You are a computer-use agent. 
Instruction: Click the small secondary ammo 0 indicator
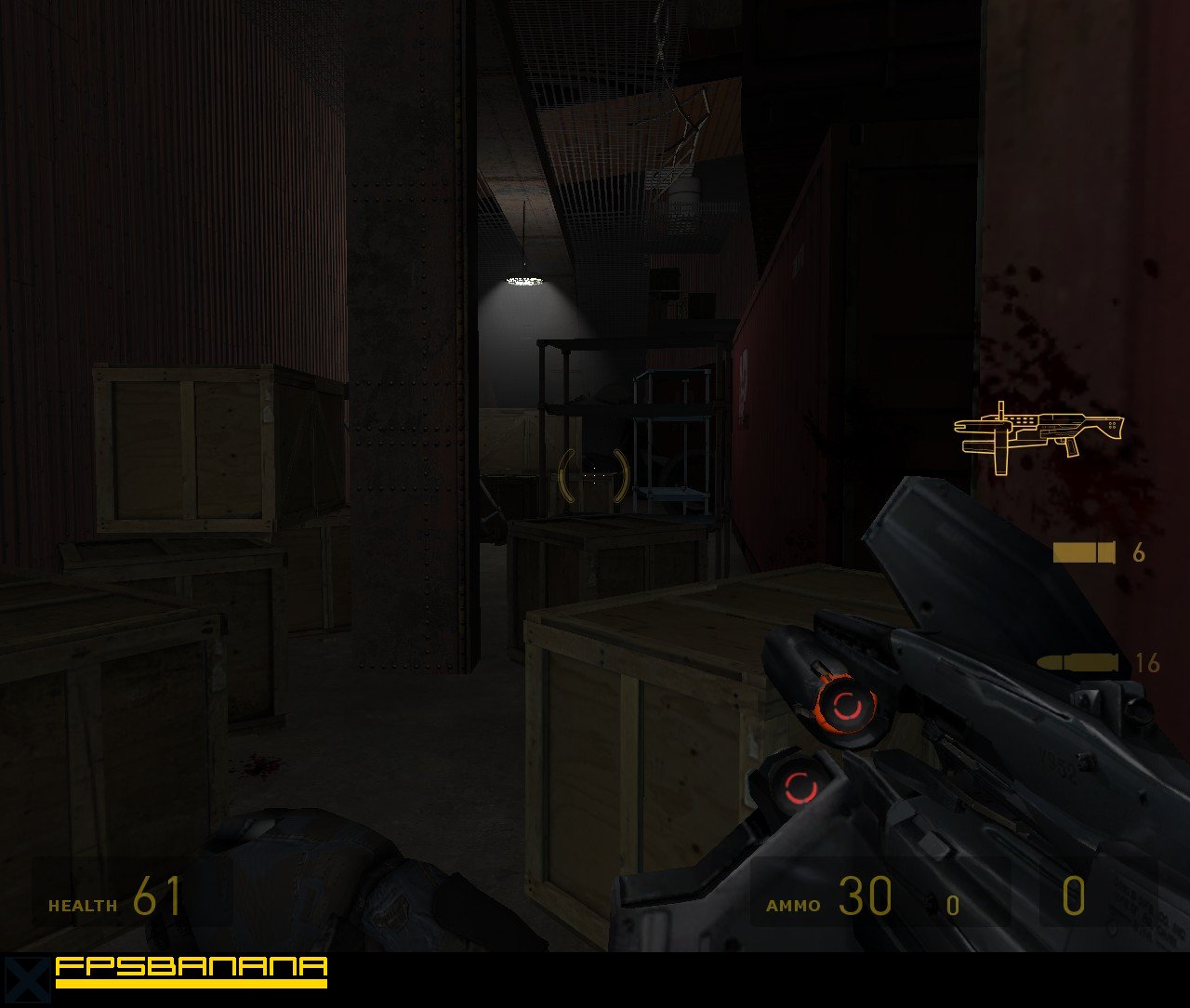coord(951,905)
